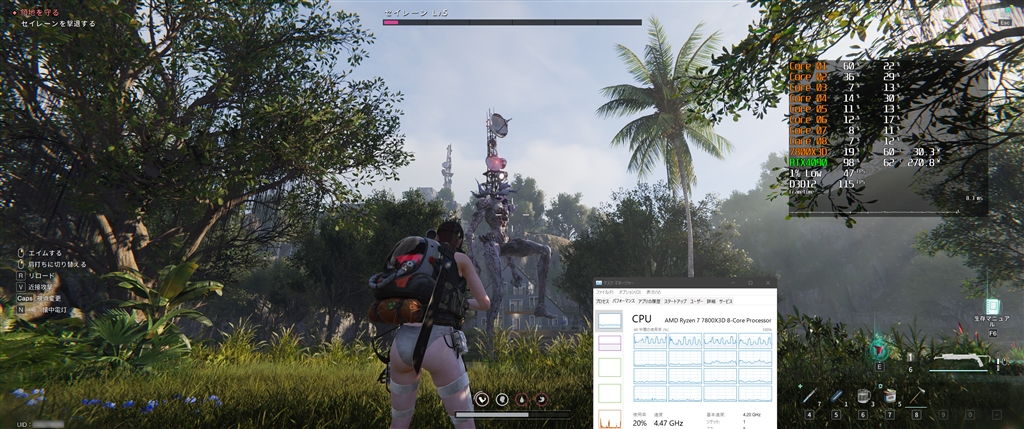The image size is (1024, 429).
Task: Select the memory graph thumbnail in Task Manager
Action: point(608,344)
